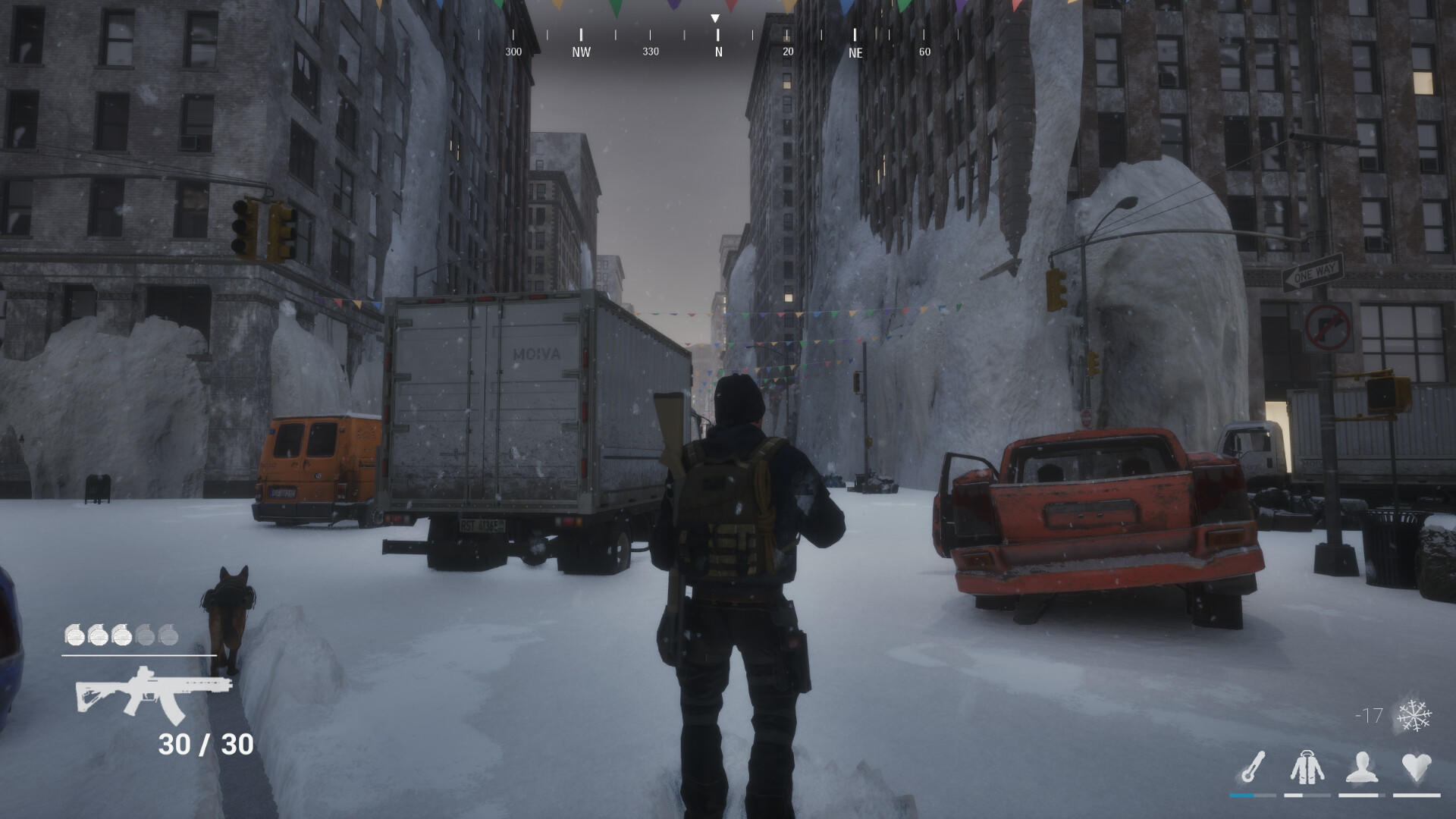Click the 330 heading number on compass
Viewport: 1456px width, 819px height.
click(x=649, y=52)
